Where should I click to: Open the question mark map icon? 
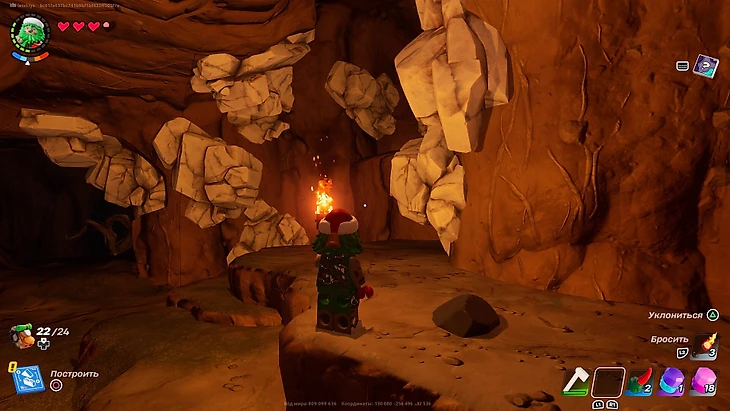click(706, 67)
